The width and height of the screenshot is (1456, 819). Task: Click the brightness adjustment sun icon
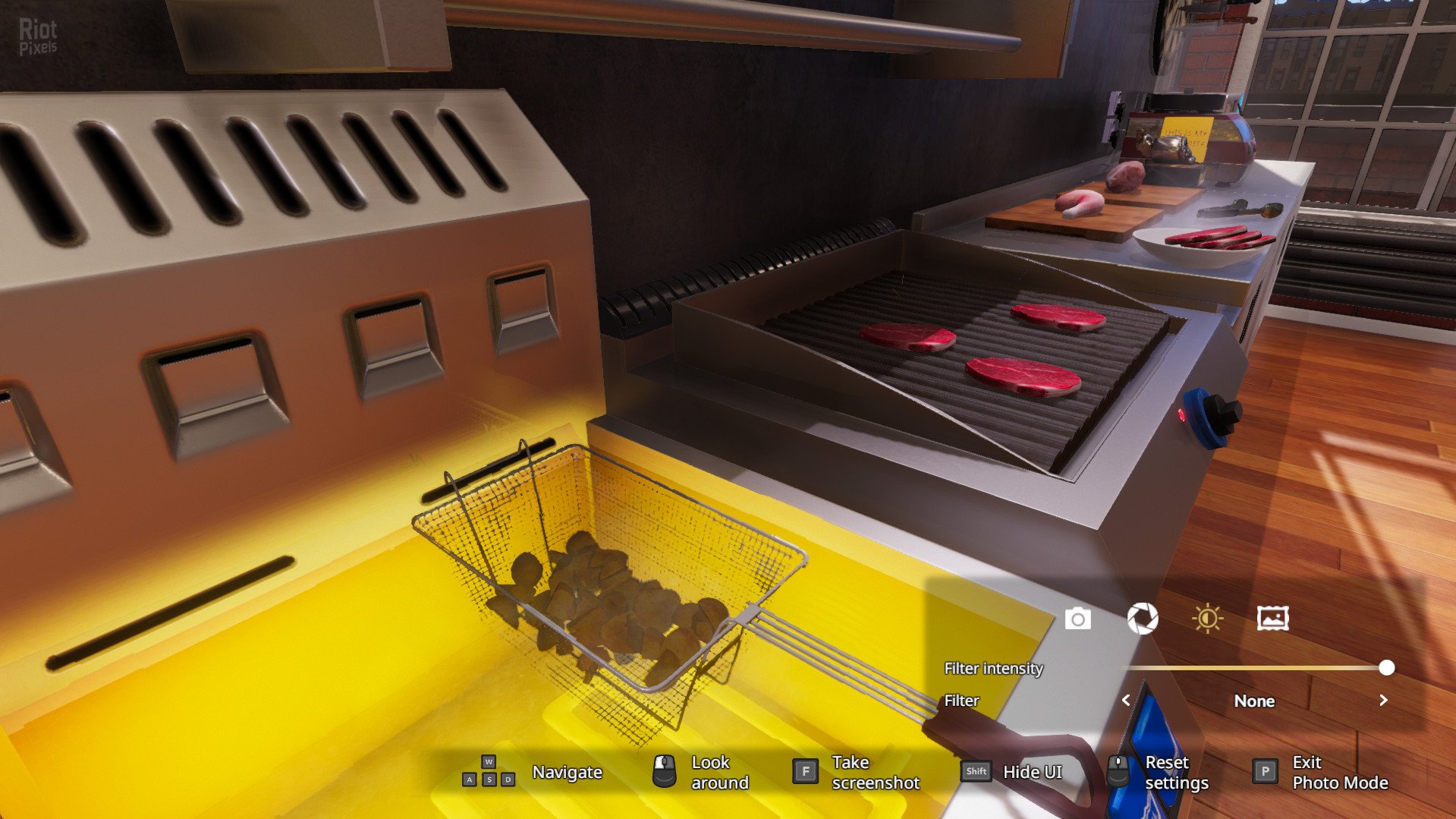click(1208, 619)
